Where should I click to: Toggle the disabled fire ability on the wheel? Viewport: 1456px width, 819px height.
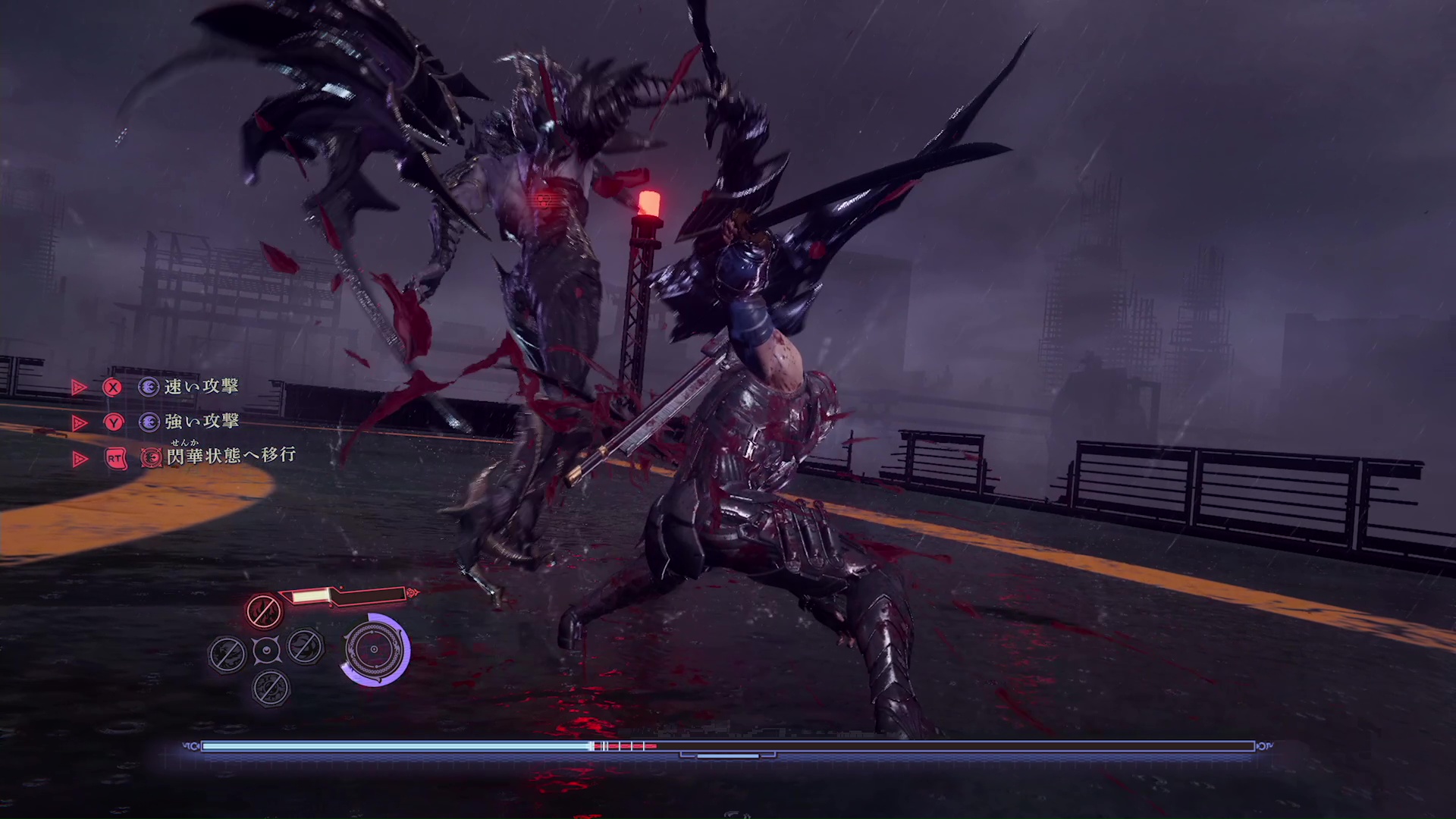tap(265, 611)
